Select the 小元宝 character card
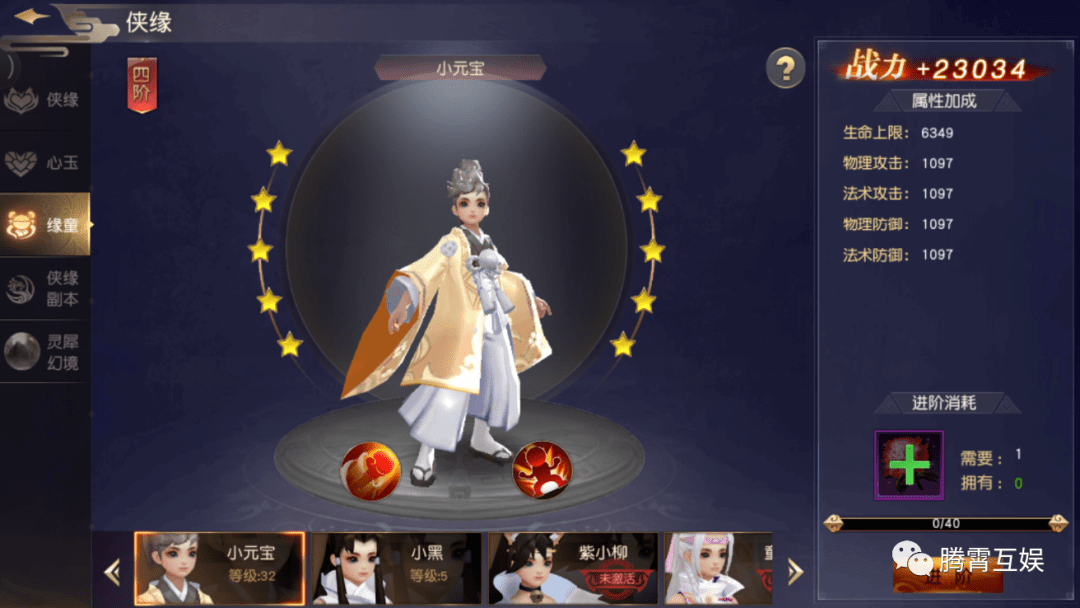 pos(219,568)
